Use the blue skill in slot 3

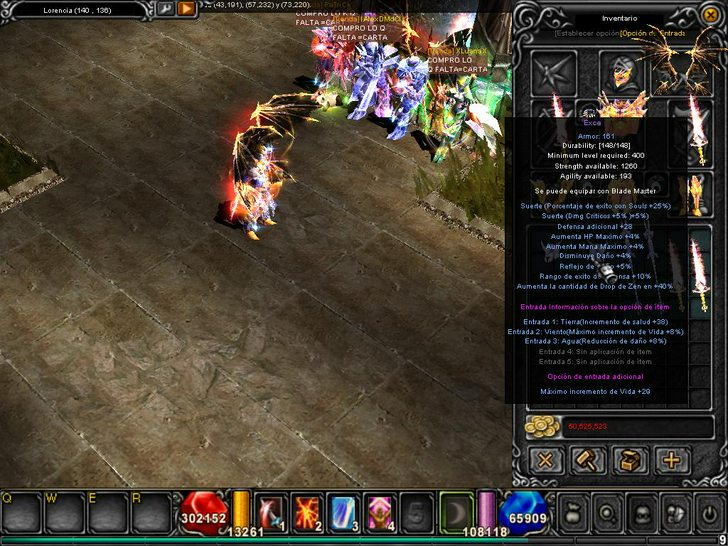coord(343,510)
